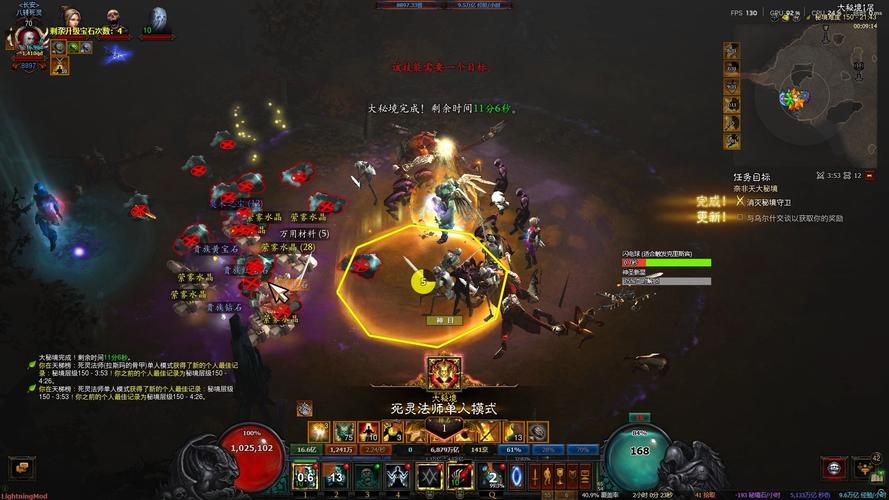Drink the potion in the Q slot

491,475
